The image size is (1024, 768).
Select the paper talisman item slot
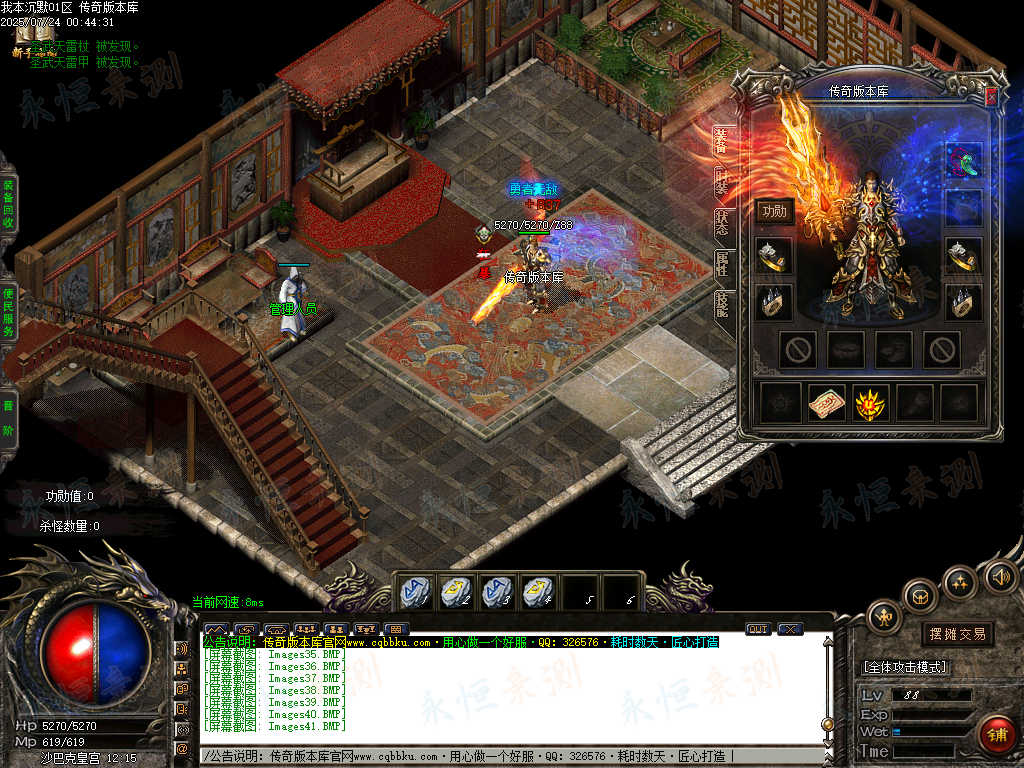(x=827, y=402)
